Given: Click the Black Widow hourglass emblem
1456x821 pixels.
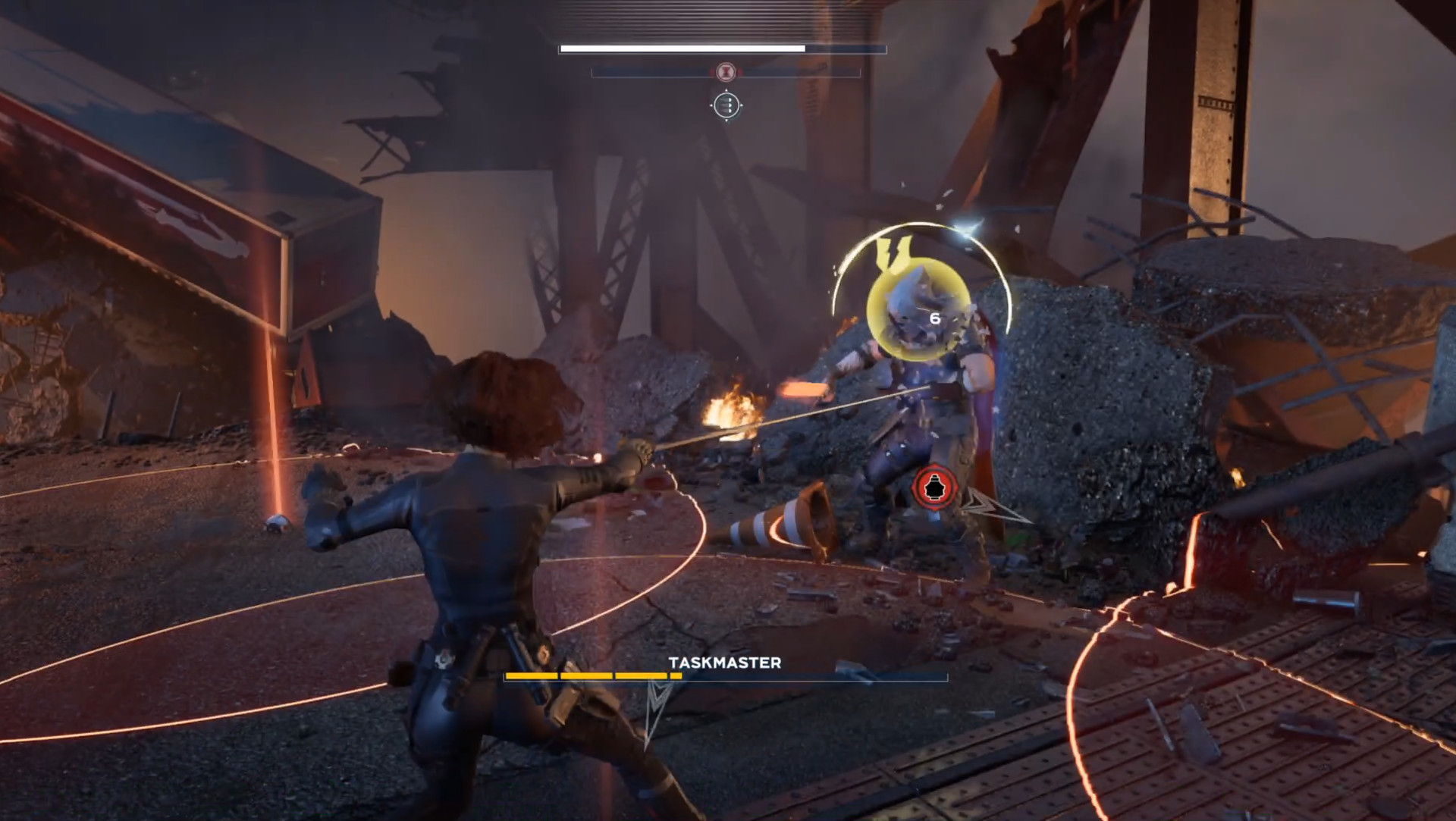Looking at the screenshot, I should [726, 72].
